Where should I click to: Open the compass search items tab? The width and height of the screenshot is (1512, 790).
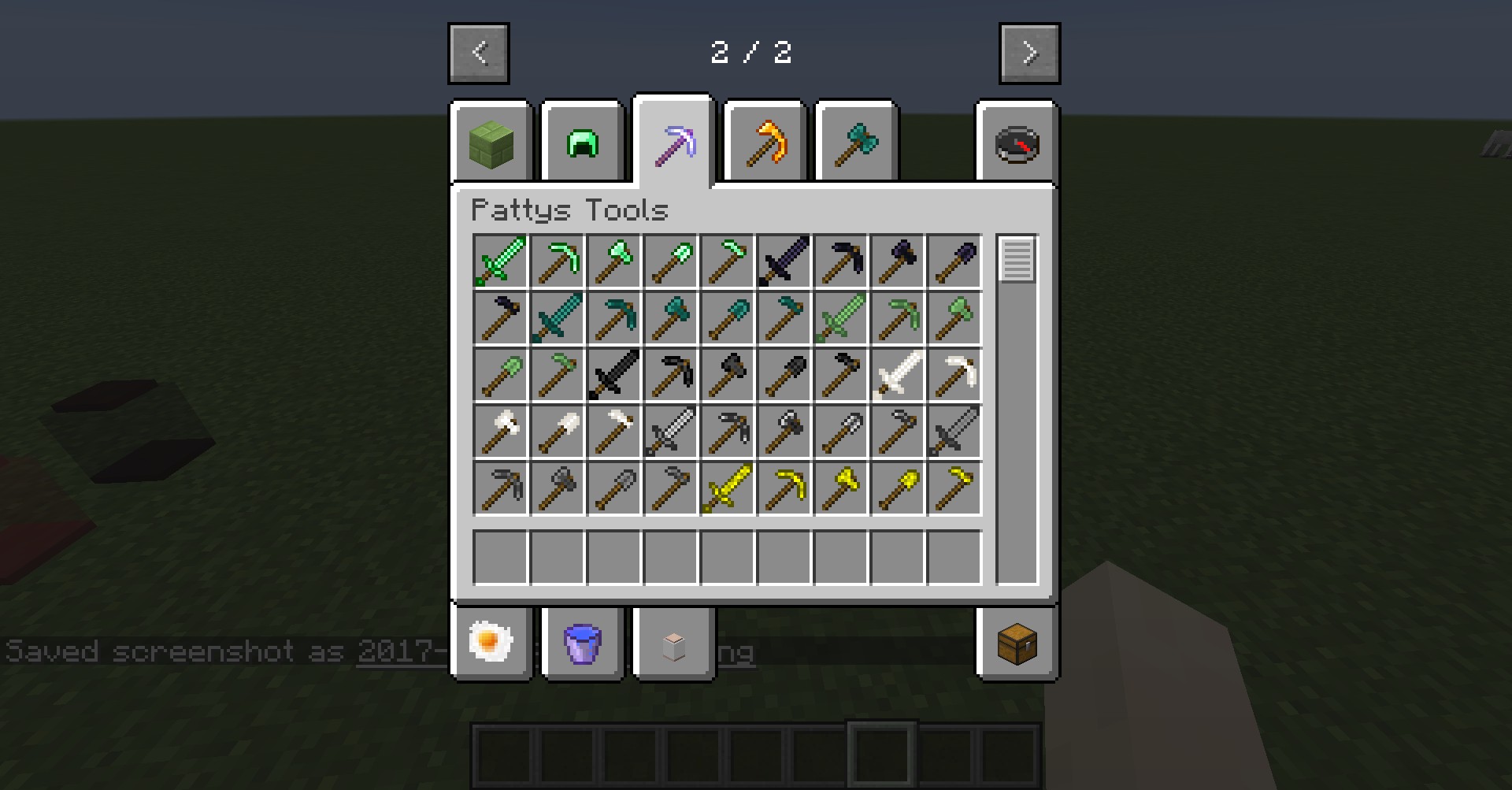point(1017,143)
